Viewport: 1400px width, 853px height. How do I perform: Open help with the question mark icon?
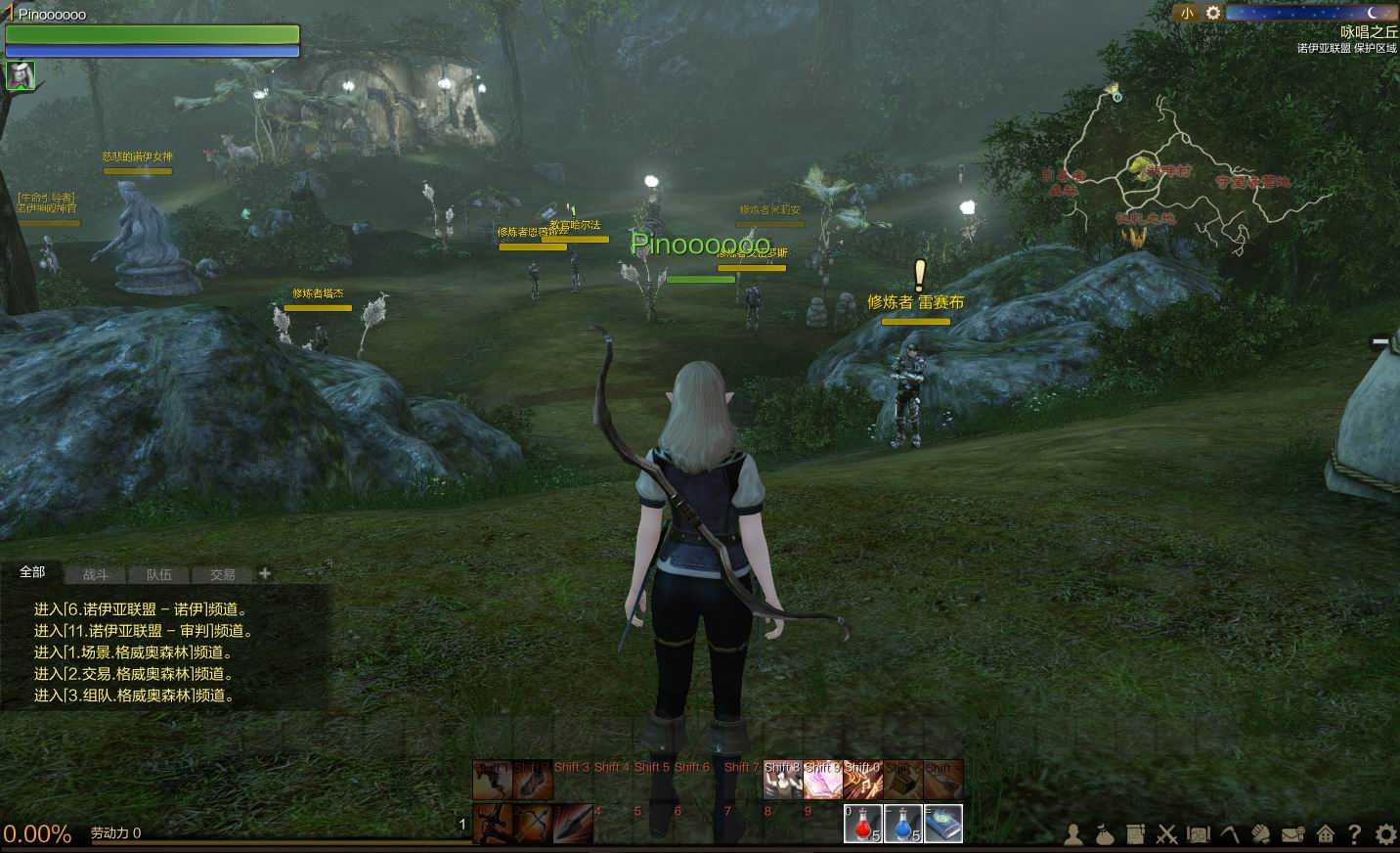coord(1355,834)
